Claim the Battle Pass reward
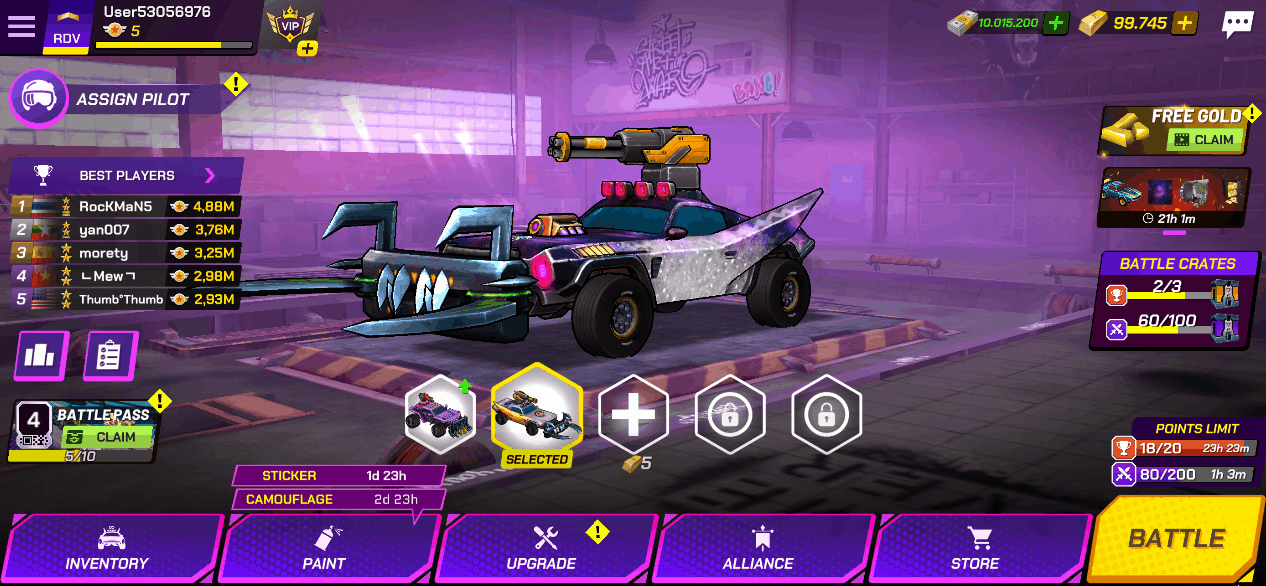The image size is (1266, 586). pyautogui.click(x=107, y=437)
